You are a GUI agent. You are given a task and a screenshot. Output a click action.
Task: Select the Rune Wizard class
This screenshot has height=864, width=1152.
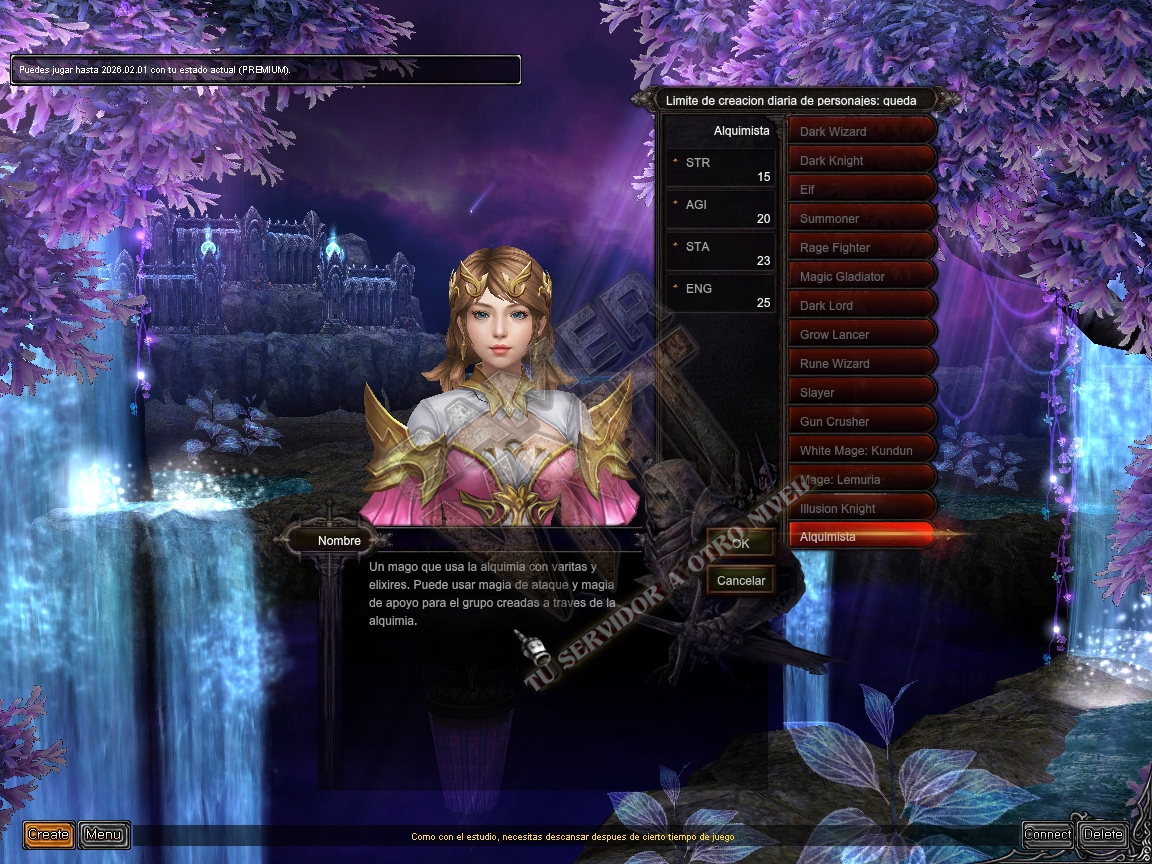pyautogui.click(x=862, y=363)
